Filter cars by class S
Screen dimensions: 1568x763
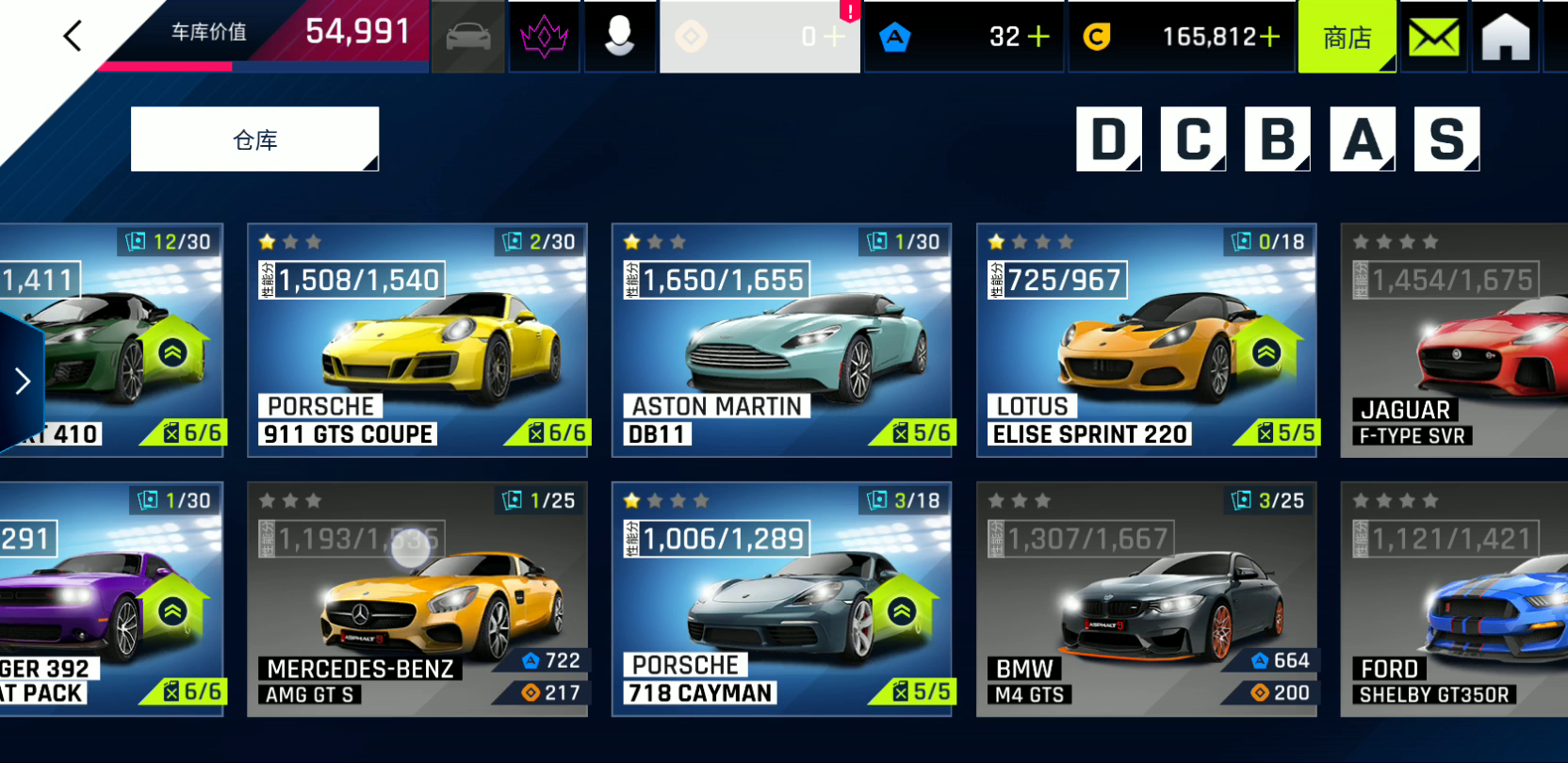1446,139
